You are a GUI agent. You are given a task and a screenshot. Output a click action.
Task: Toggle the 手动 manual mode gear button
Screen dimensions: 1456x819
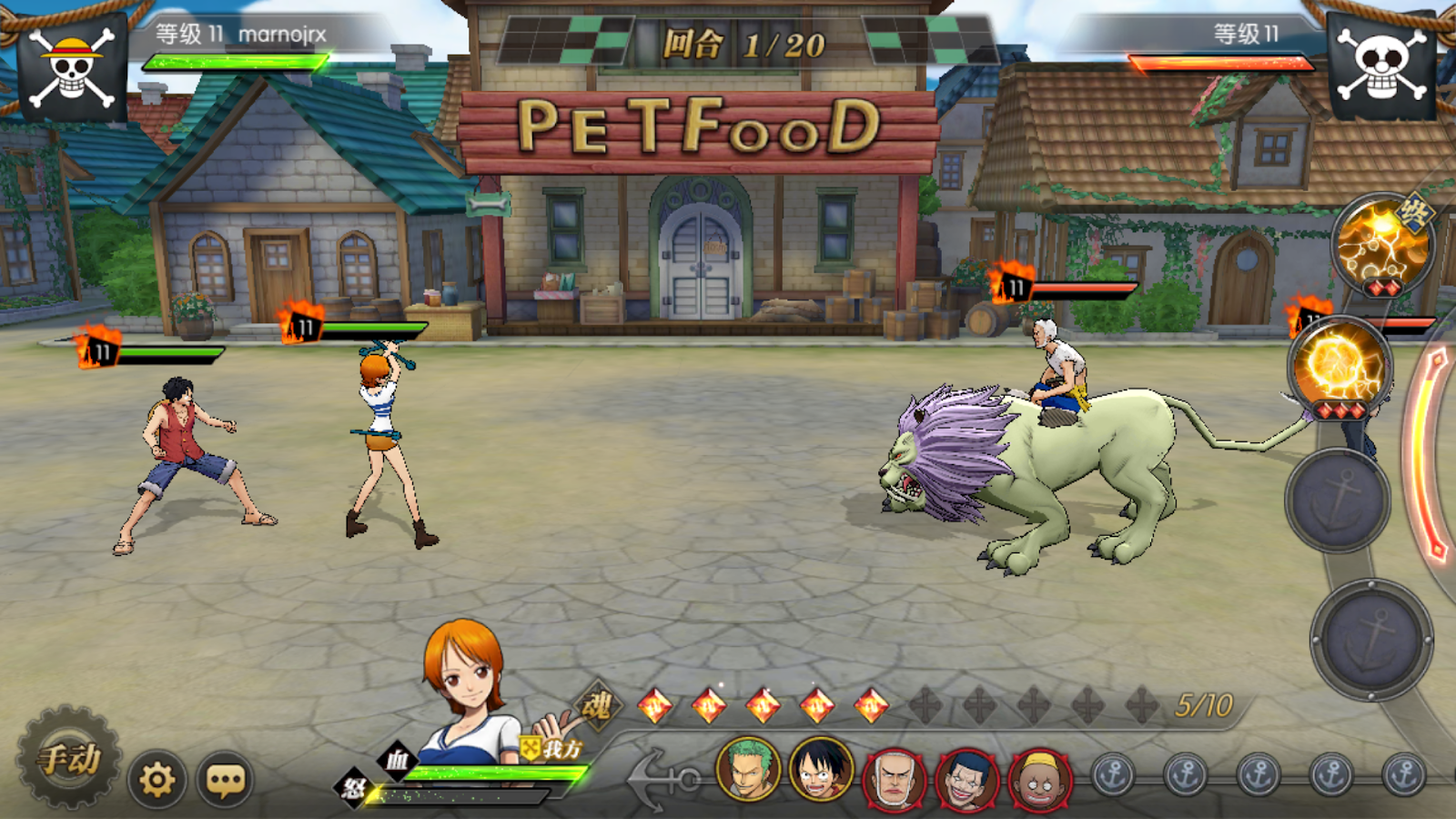(69, 757)
